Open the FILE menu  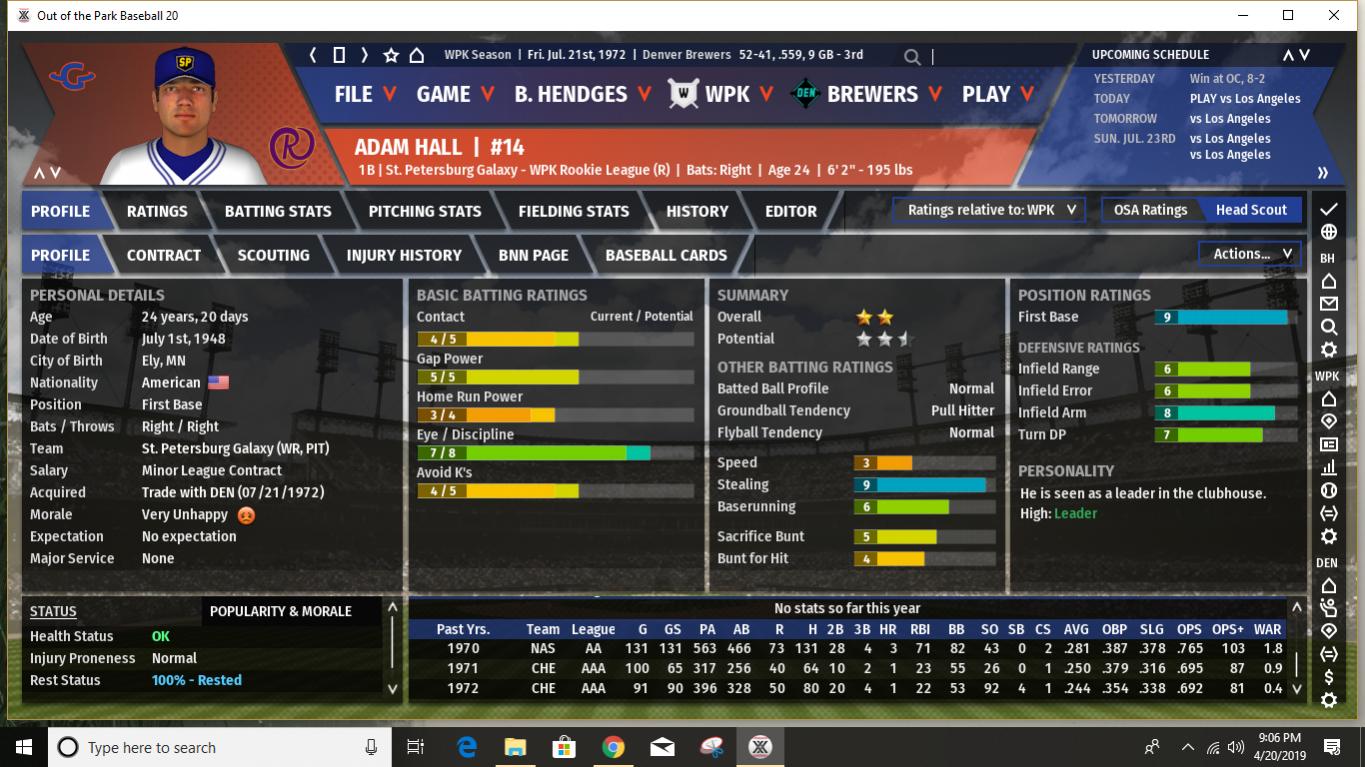click(365, 94)
